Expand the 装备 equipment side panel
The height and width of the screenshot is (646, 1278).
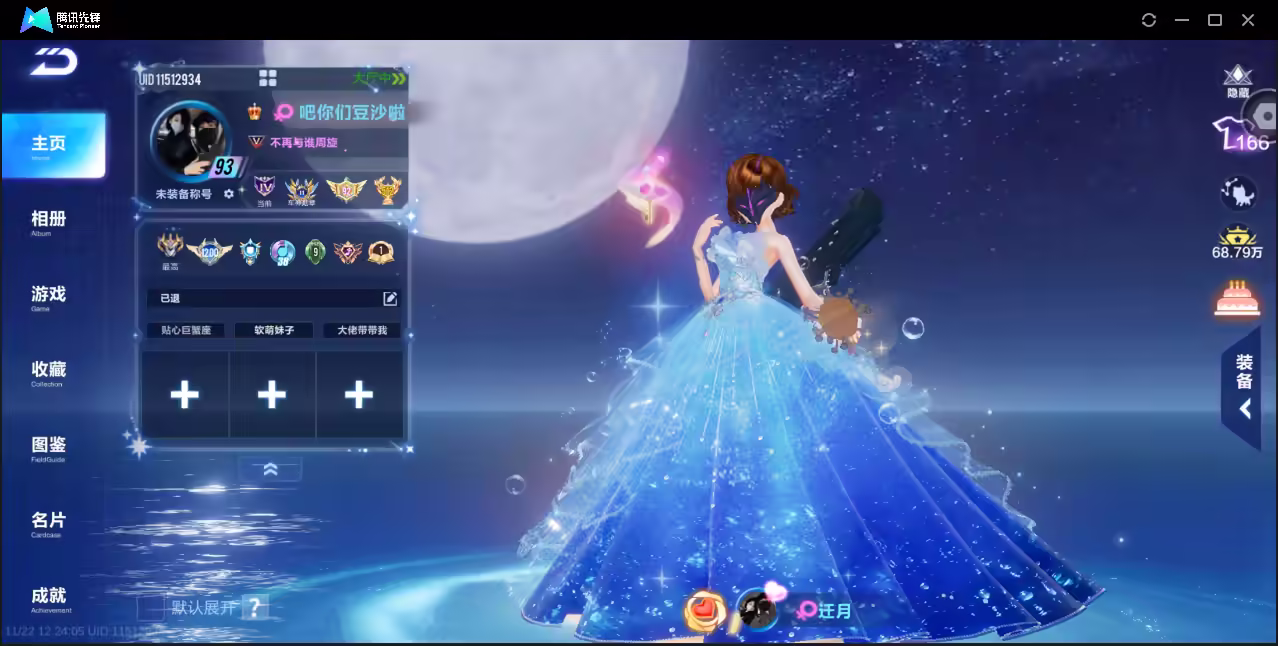(x=1243, y=387)
